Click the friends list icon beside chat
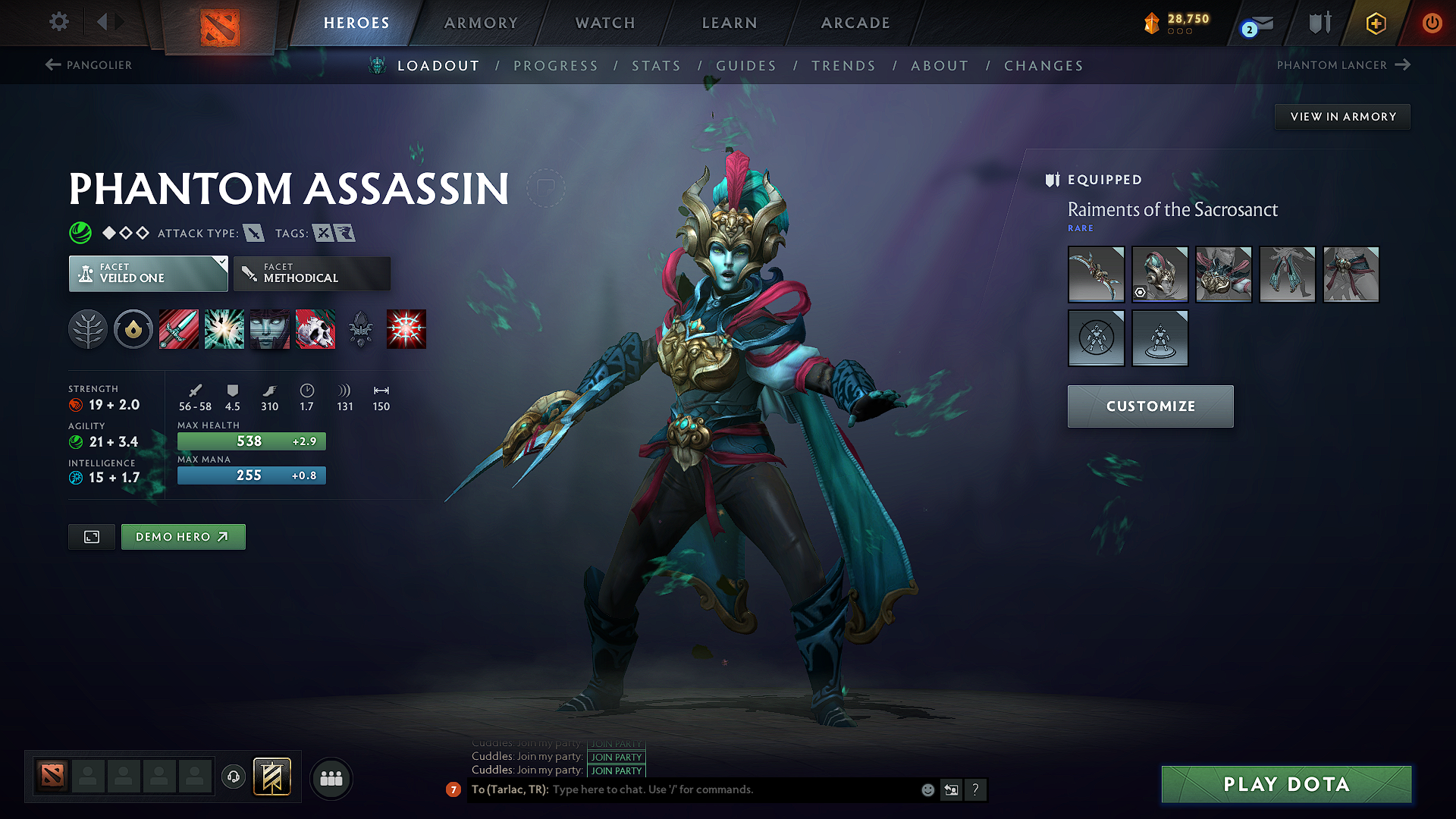The width and height of the screenshot is (1456, 819). 331,778
